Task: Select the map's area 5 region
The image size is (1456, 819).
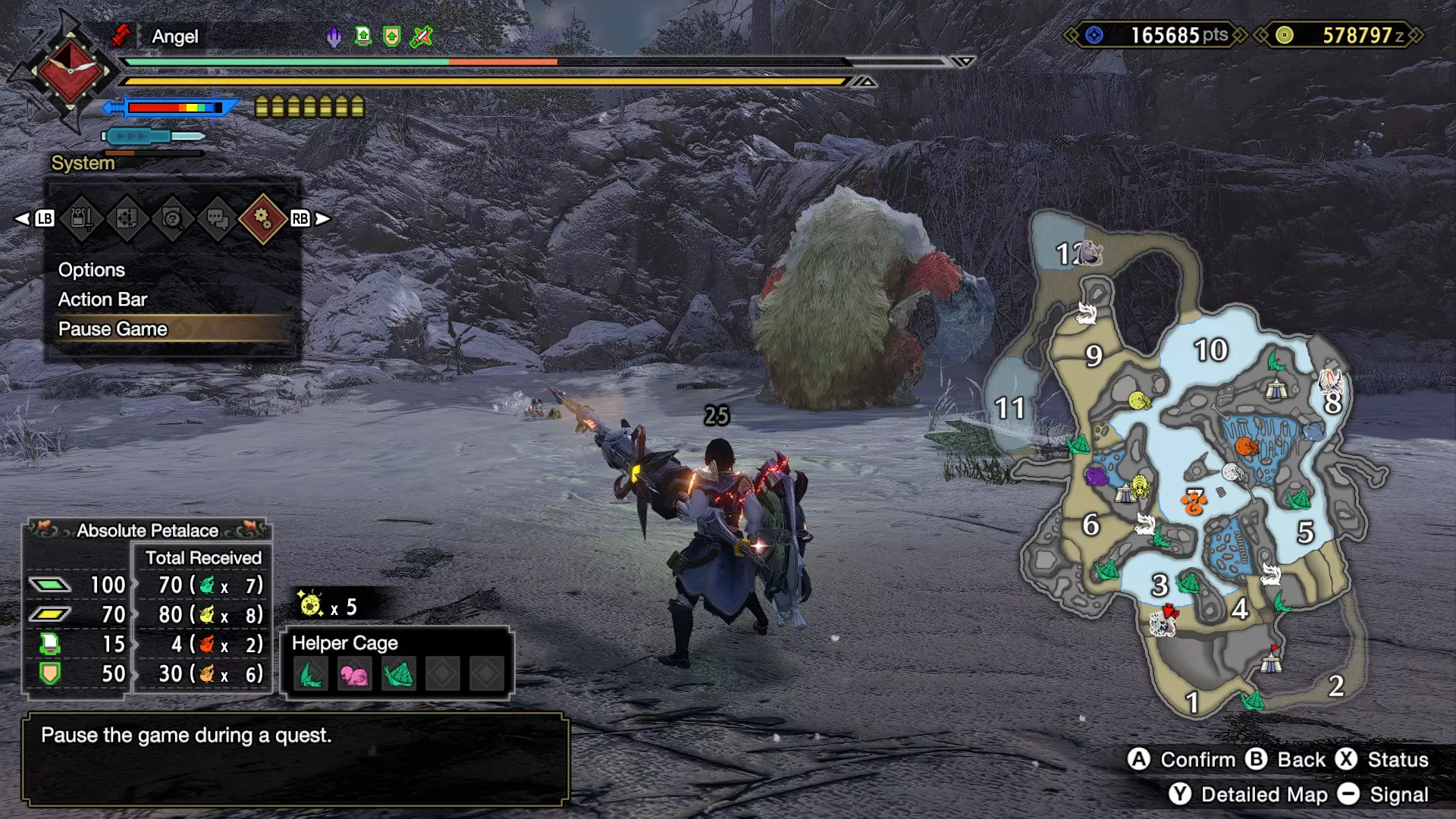Action: click(1305, 532)
